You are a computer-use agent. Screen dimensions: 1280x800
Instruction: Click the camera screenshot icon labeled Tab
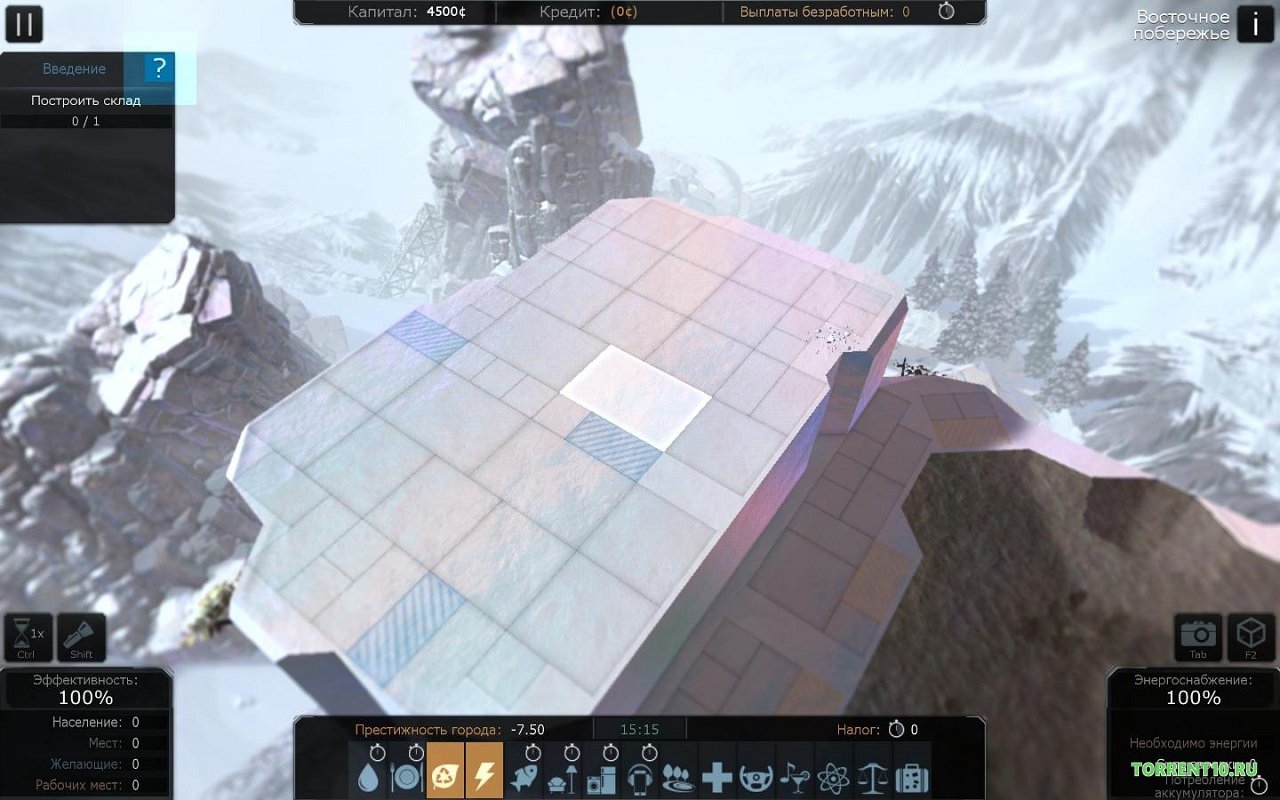[x=1196, y=634]
